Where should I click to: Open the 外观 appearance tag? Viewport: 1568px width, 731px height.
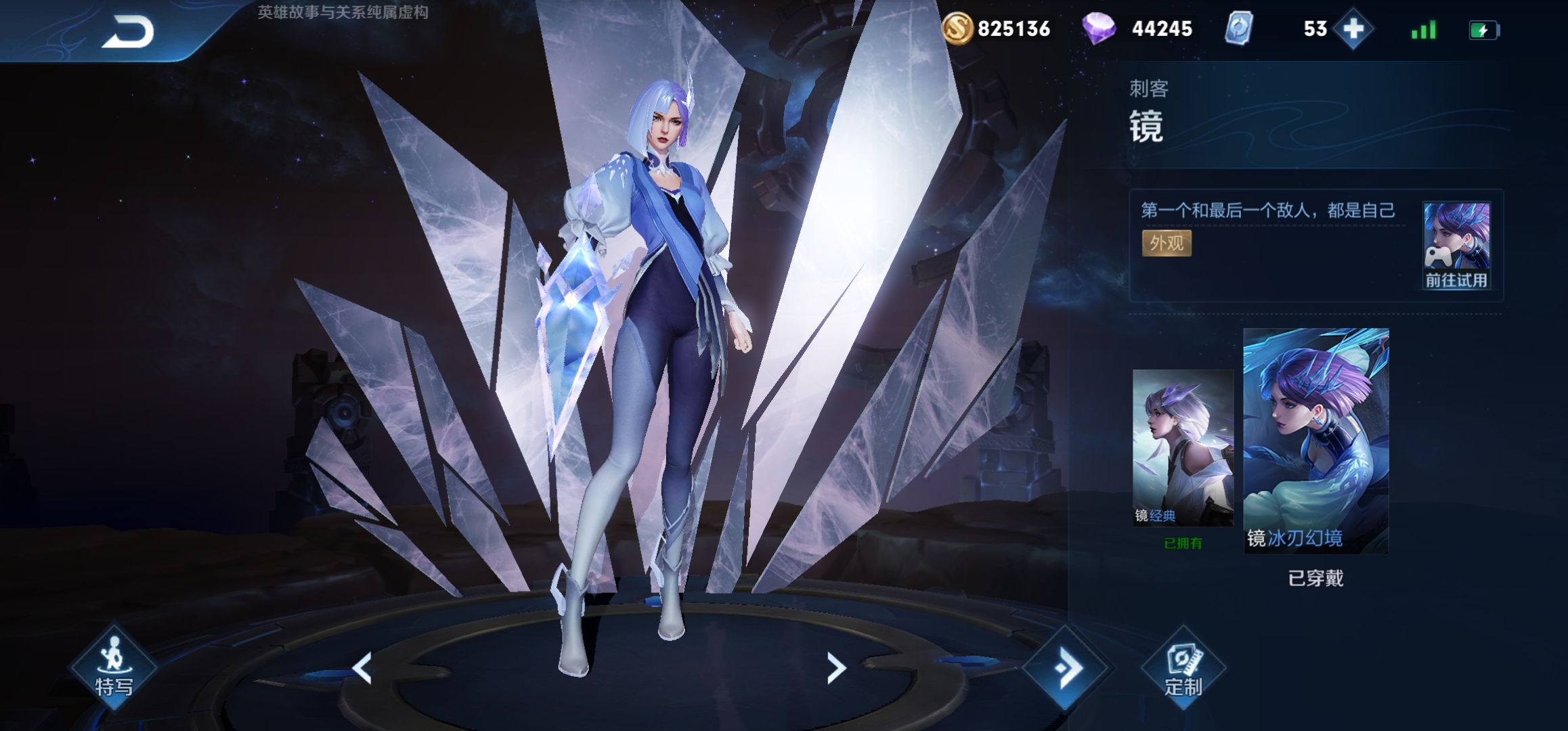(1167, 243)
